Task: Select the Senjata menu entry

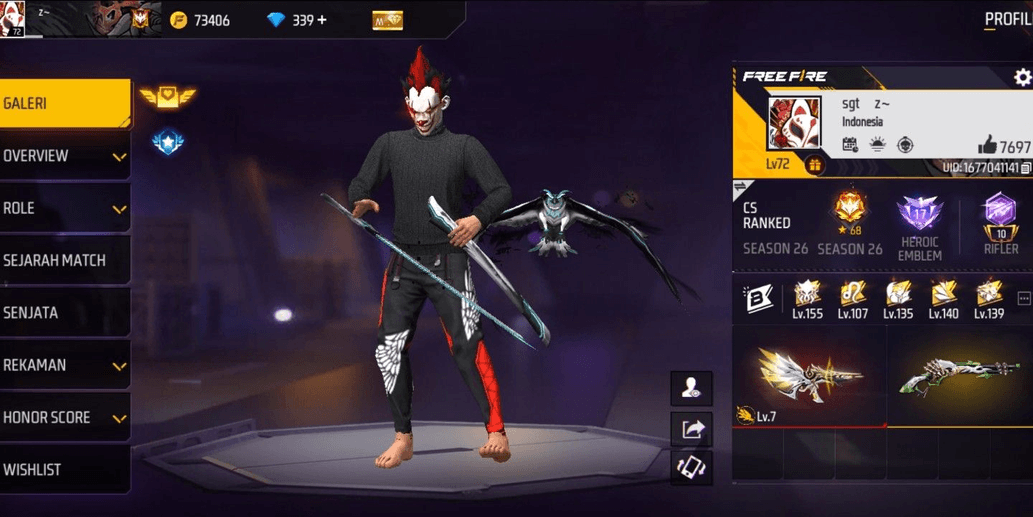Action: 64,313
